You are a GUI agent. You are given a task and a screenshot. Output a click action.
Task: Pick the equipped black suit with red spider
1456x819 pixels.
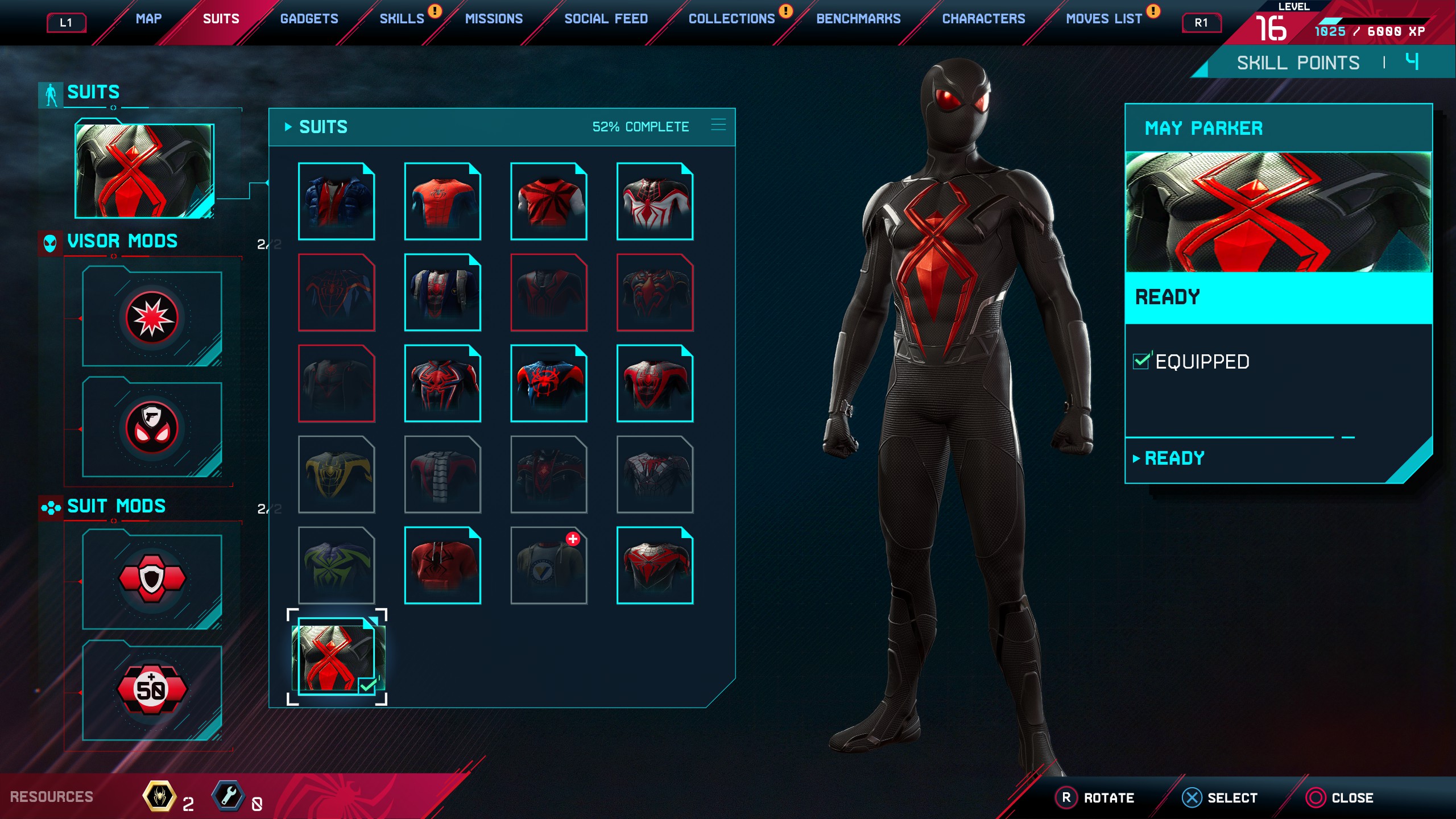coord(337,657)
